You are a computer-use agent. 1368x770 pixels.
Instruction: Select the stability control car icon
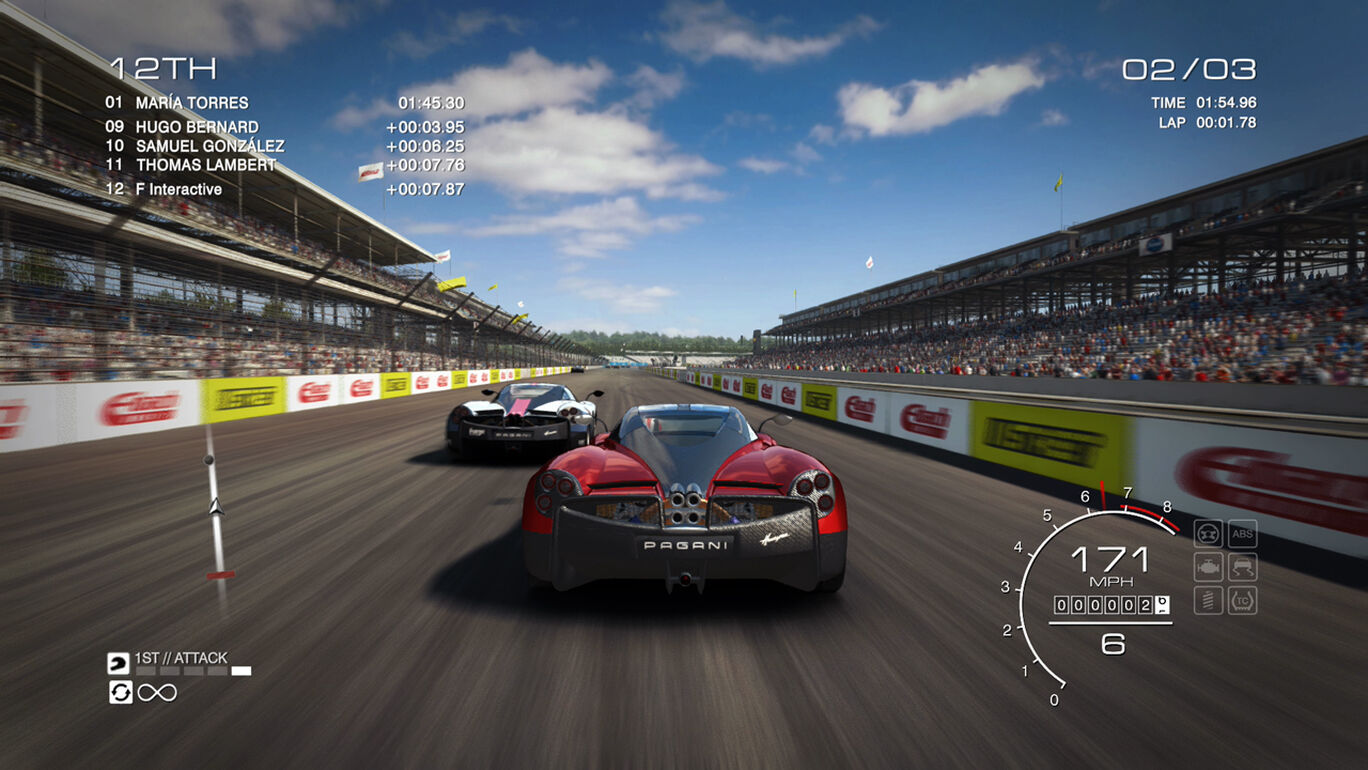[x=1242, y=566]
